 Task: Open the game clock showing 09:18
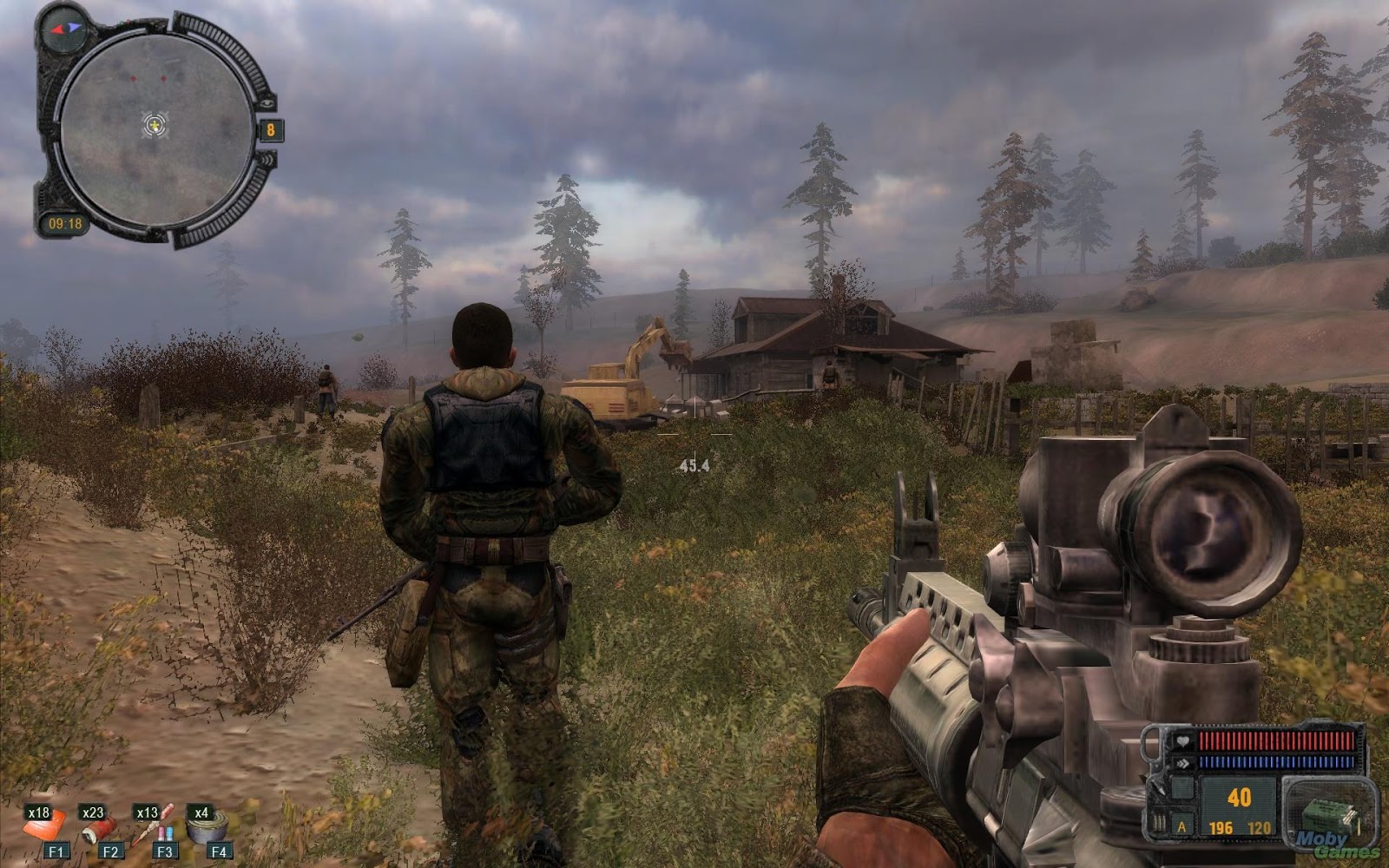point(66,222)
